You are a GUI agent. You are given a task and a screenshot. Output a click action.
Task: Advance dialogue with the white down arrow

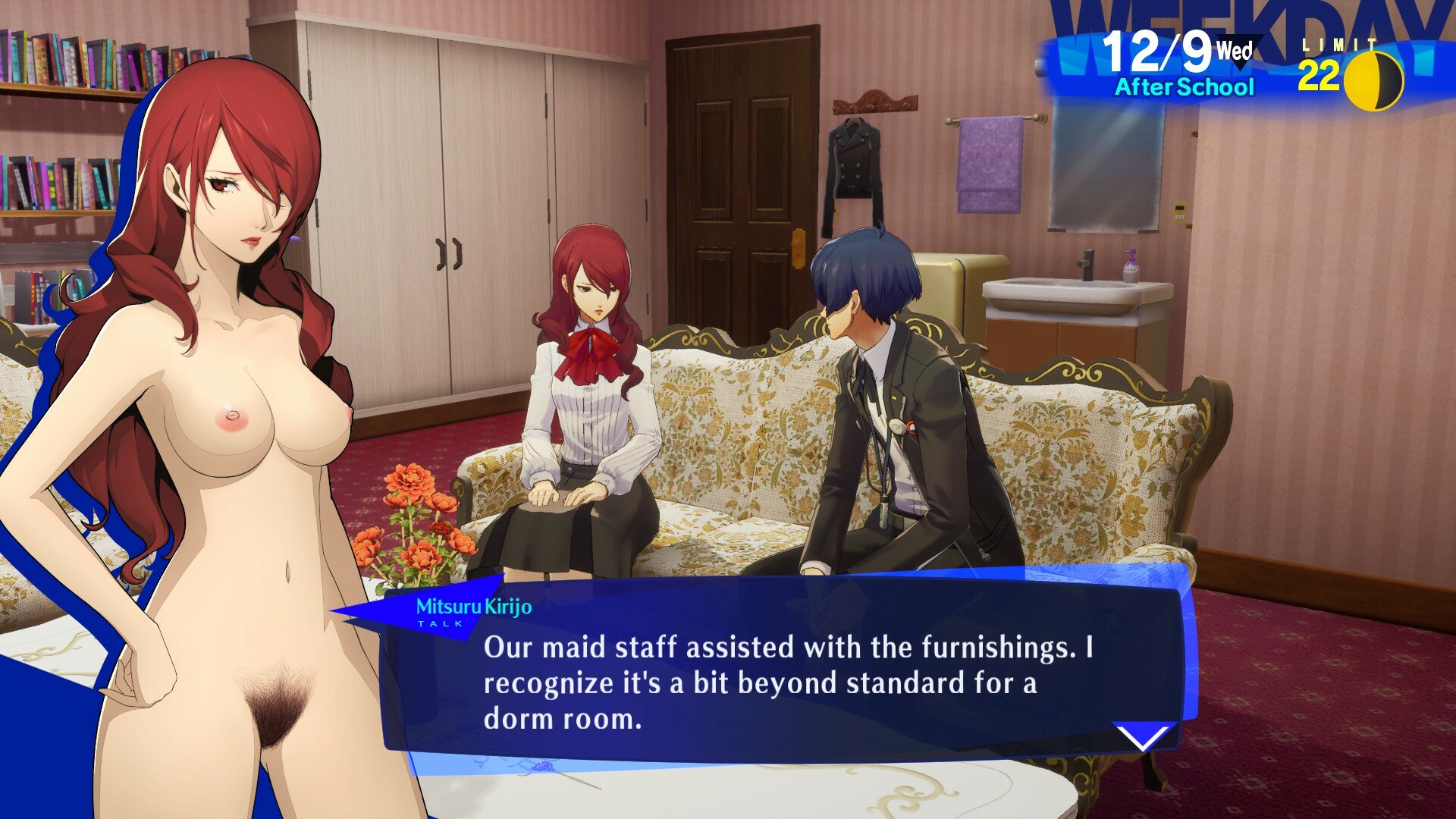[1144, 736]
